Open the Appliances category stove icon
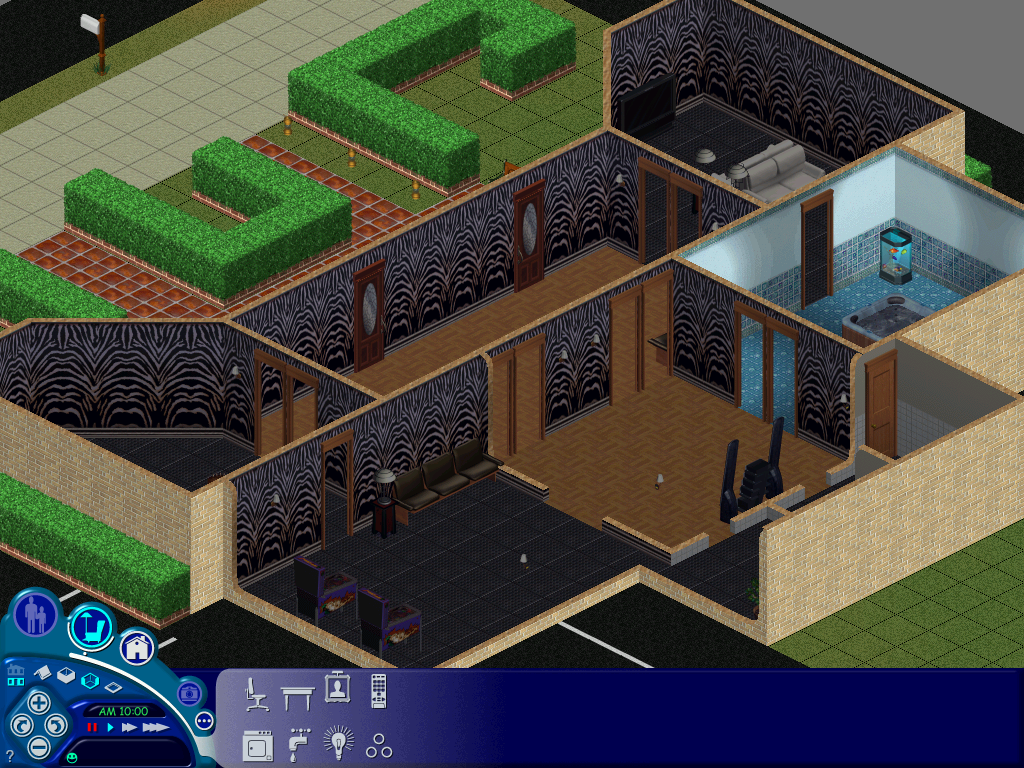 click(256, 745)
